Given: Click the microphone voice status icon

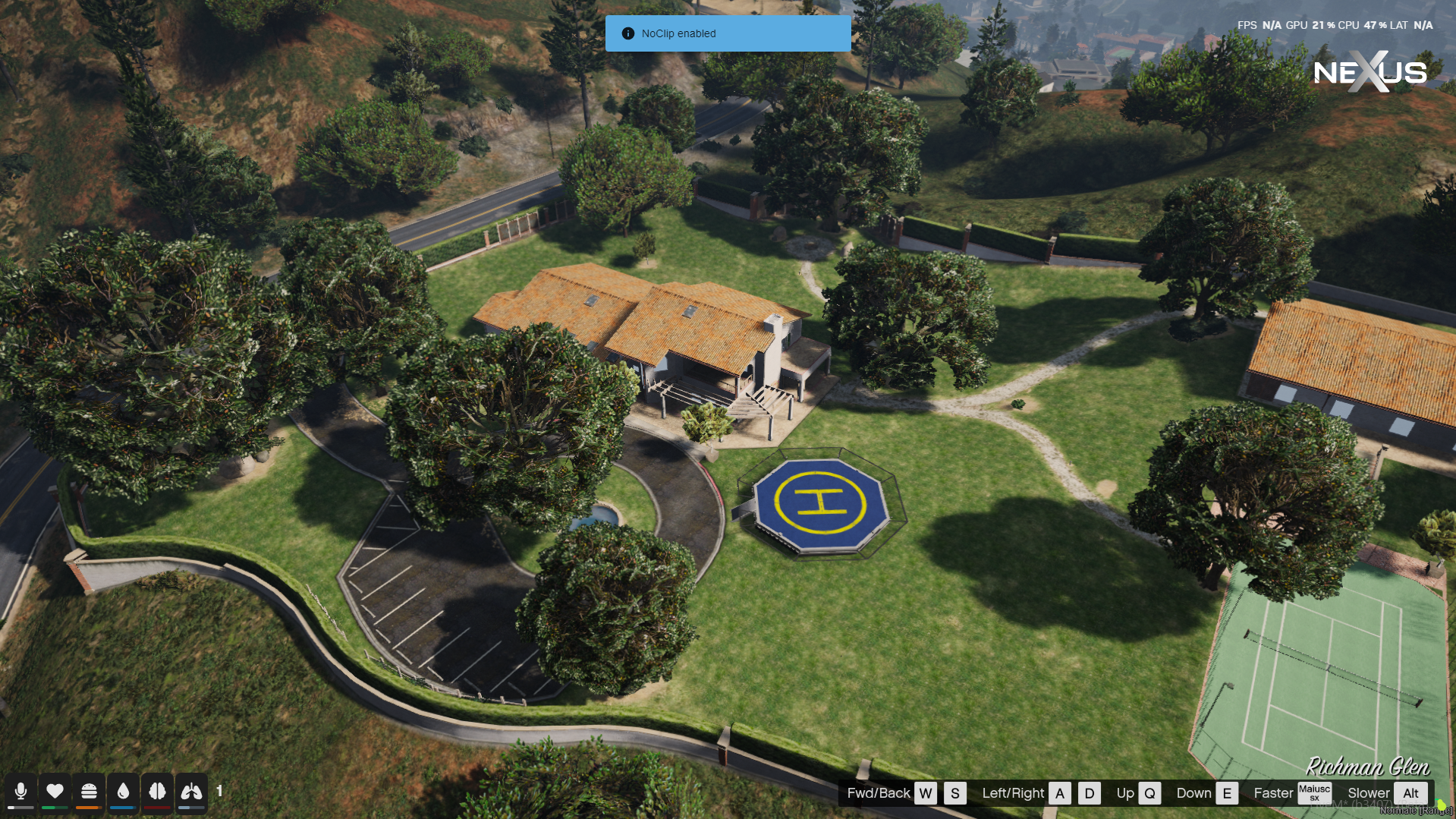Looking at the screenshot, I should (20, 792).
